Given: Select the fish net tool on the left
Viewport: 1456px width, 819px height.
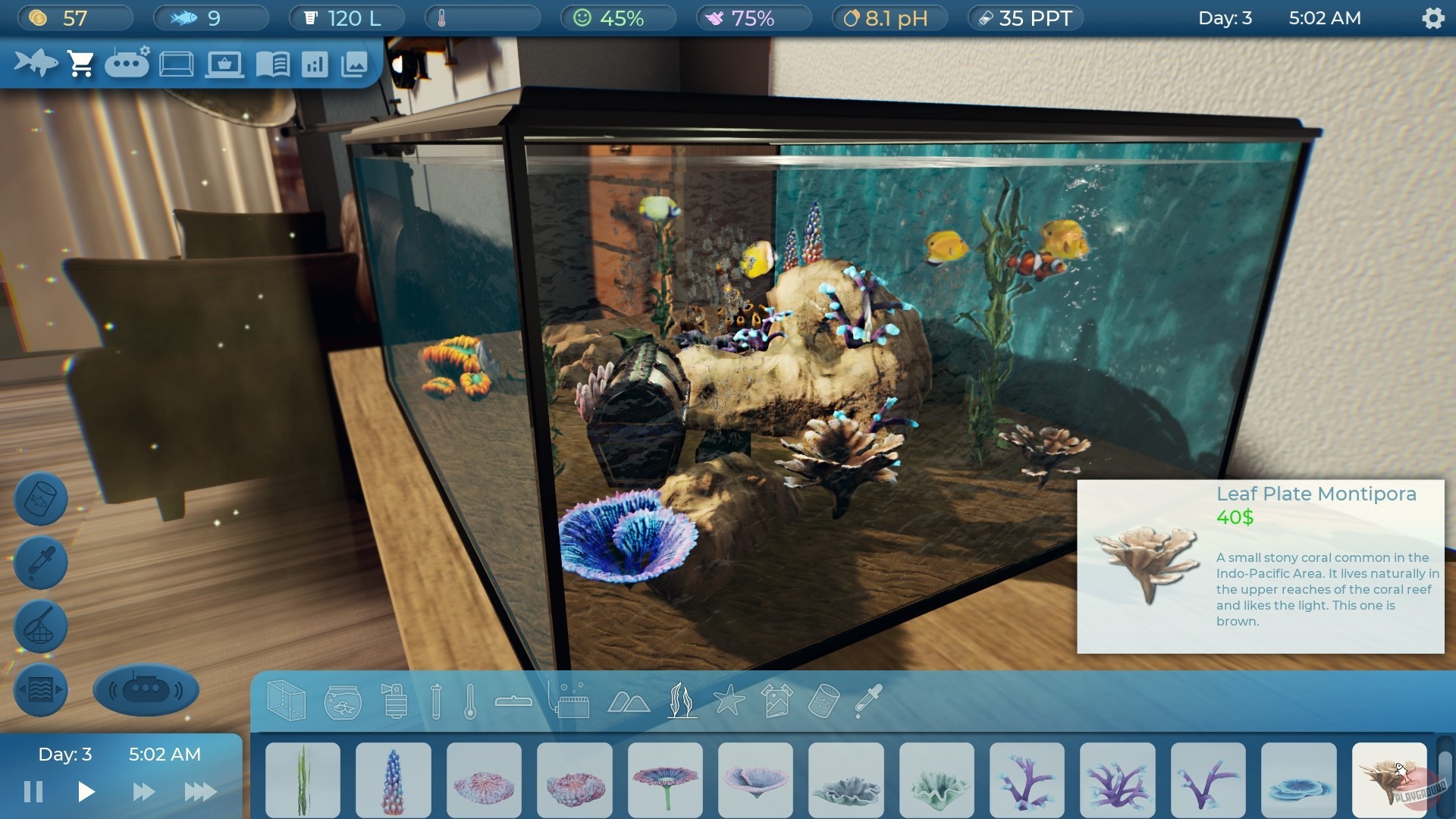Looking at the screenshot, I should tap(39, 626).
